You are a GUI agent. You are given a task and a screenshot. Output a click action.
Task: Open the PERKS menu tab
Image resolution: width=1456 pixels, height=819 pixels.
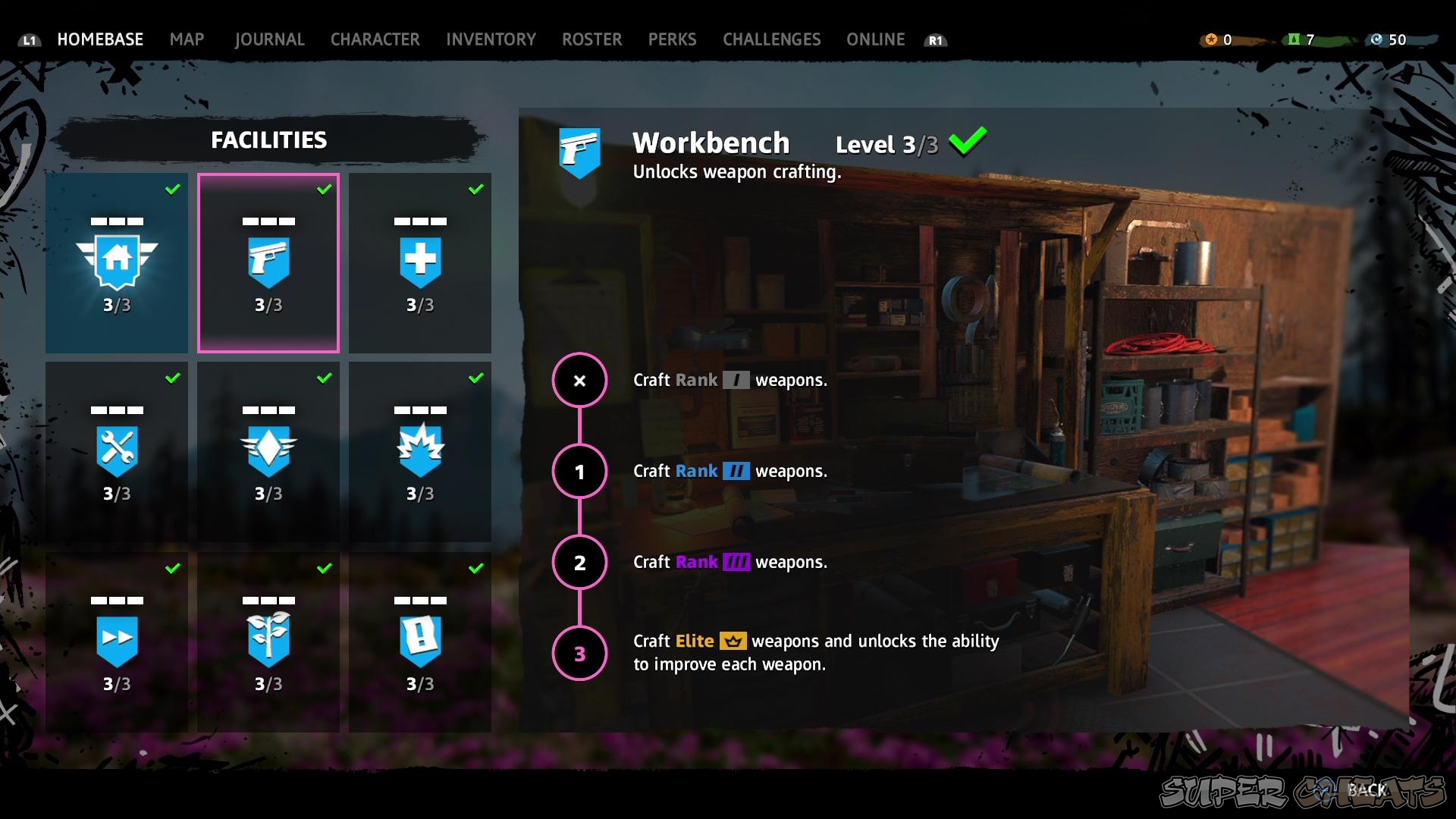tap(672, 39)
